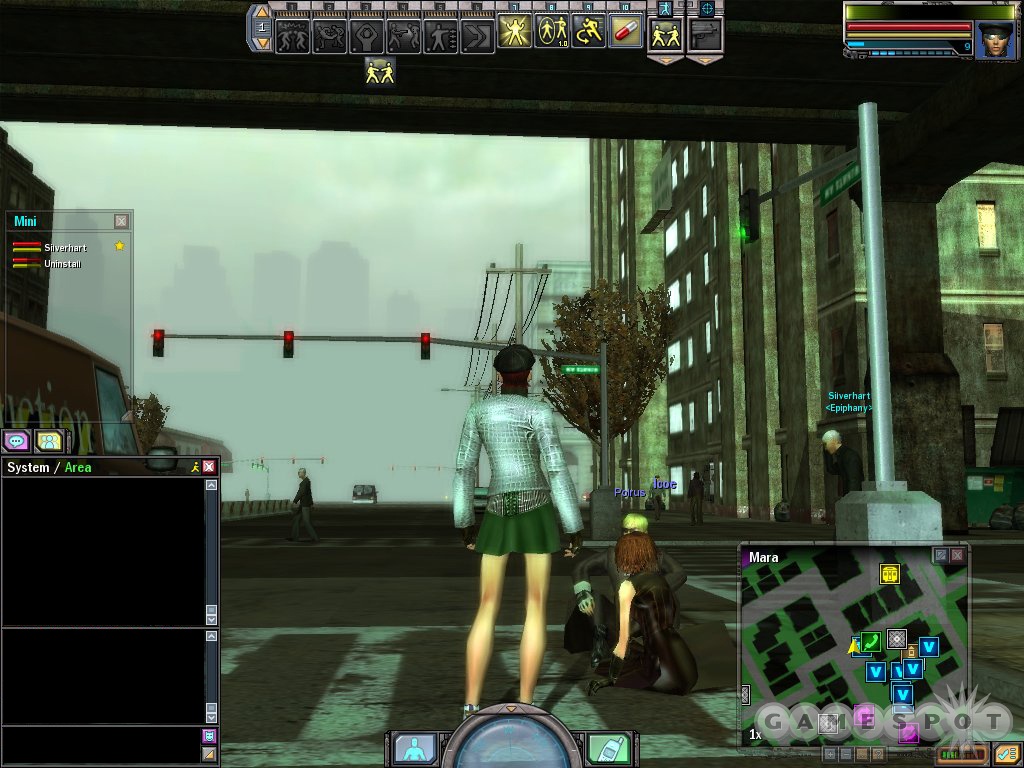Close the Mini team window
1024x768 pixels.
click(x=121, y=221)
